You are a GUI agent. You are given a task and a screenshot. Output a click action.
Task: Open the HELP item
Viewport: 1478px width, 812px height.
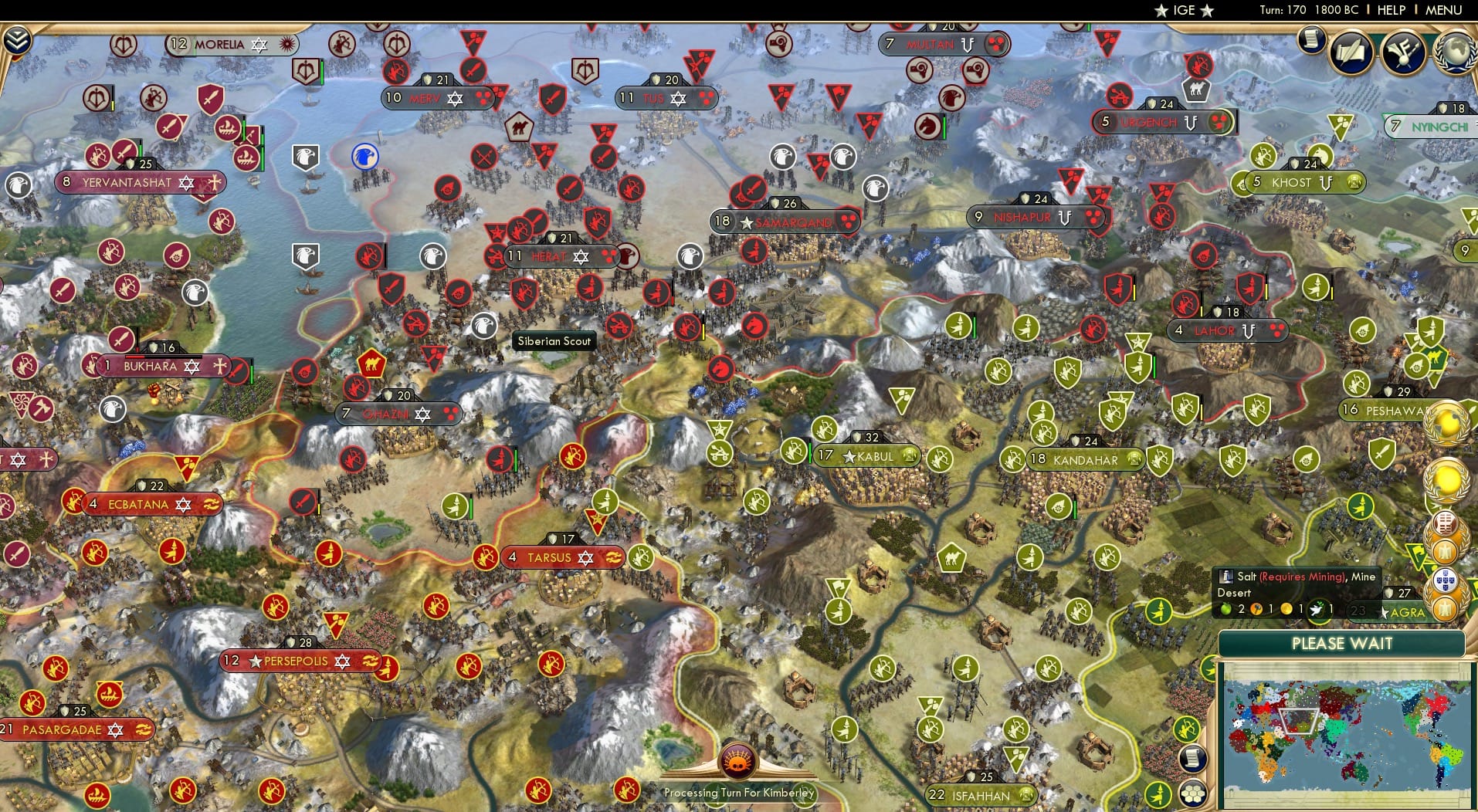pyautogui.click(x=1392, y=10)
